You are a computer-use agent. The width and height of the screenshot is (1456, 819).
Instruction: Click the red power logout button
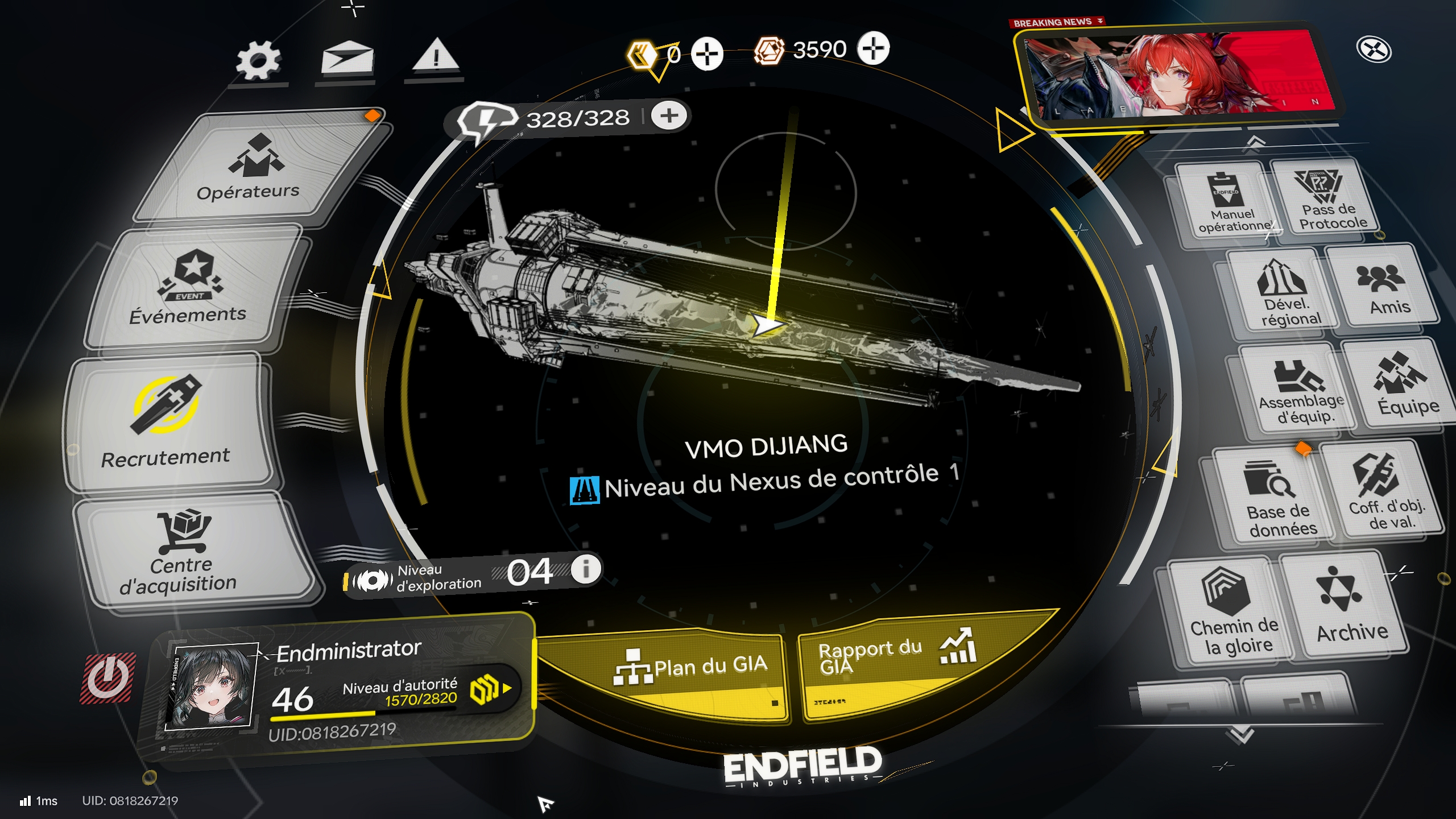pyautogui.click(x=107, y=677)
